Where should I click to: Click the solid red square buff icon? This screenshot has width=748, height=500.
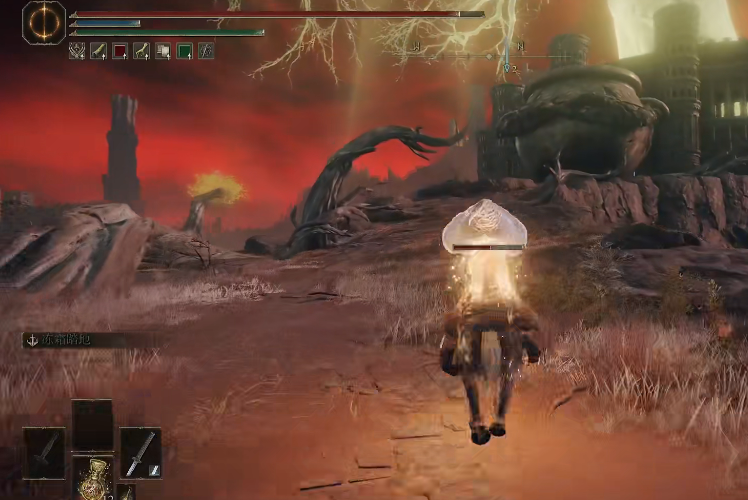(120, 50)
